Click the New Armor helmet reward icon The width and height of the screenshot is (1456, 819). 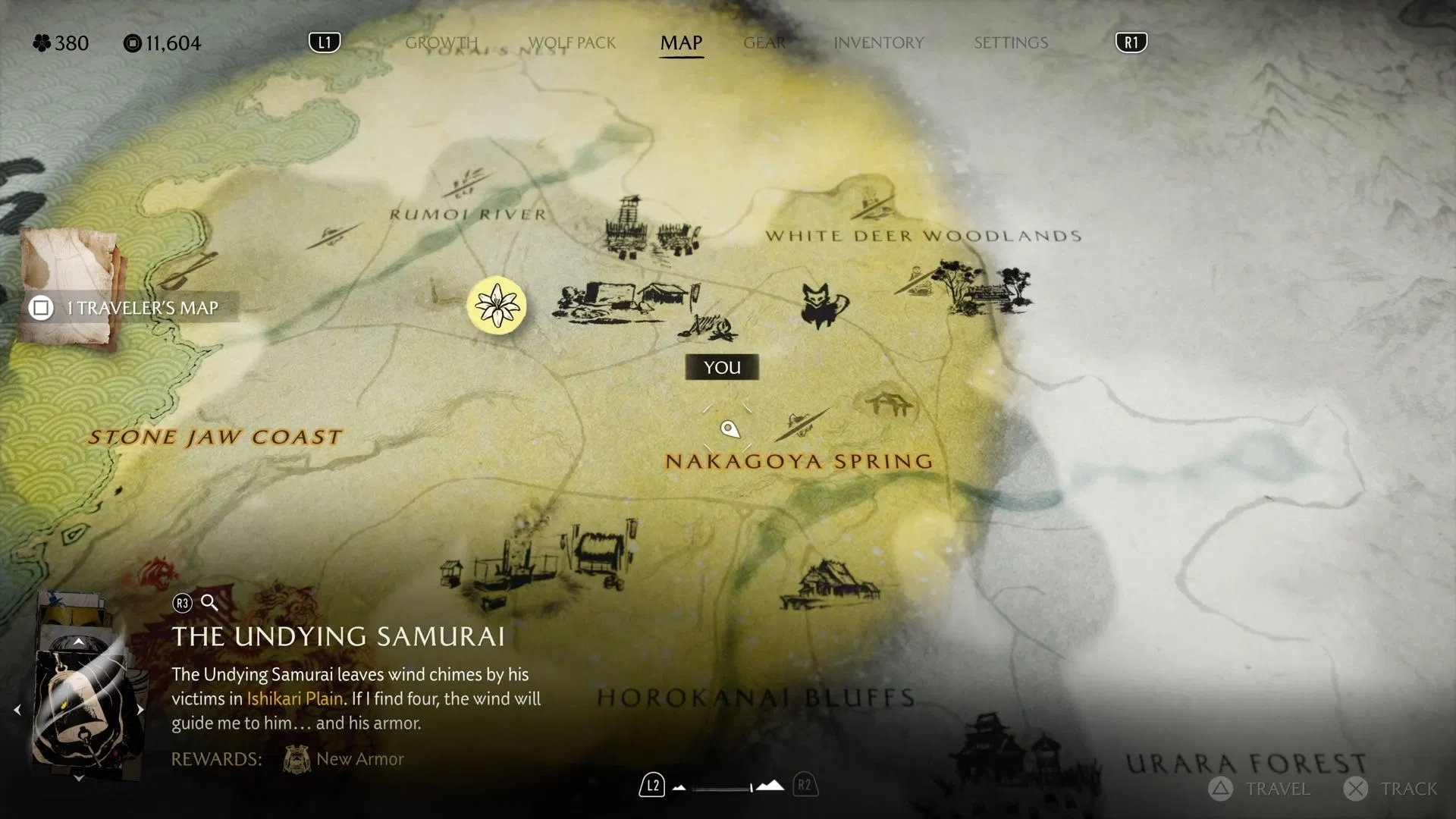[296, 758]
